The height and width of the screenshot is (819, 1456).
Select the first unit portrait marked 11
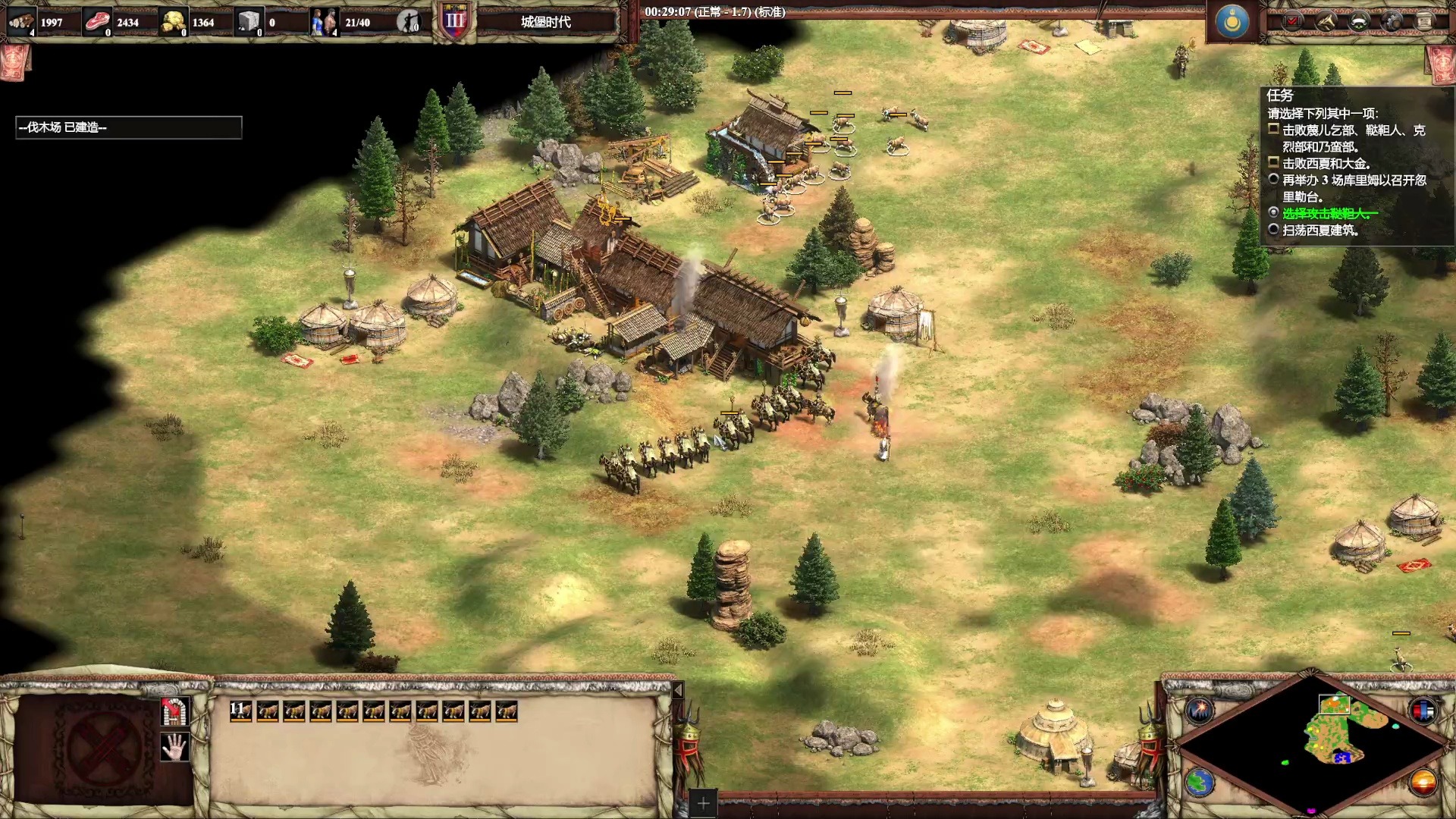tap(240, 711)
